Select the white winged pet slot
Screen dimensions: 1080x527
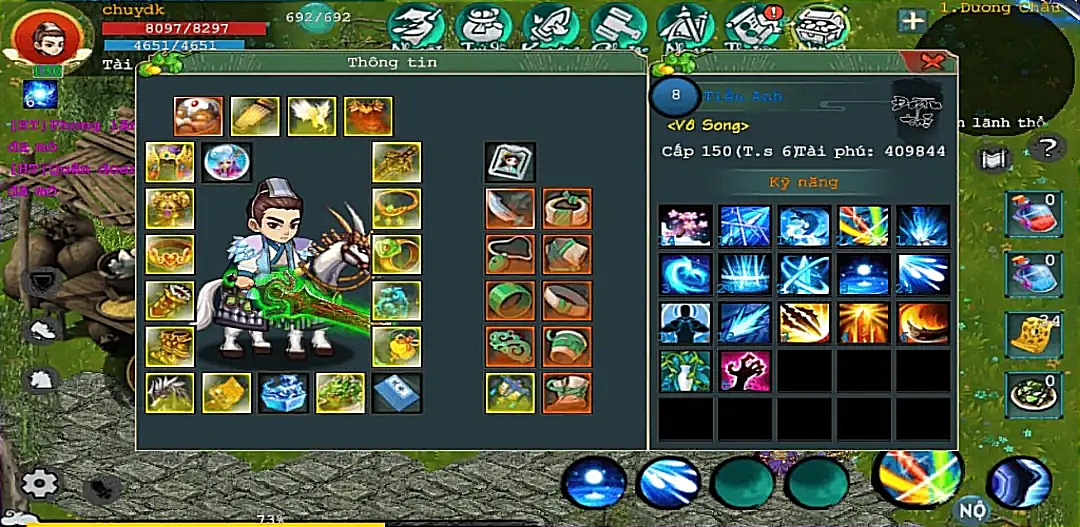pyautogui.click(x=312, y=116)
